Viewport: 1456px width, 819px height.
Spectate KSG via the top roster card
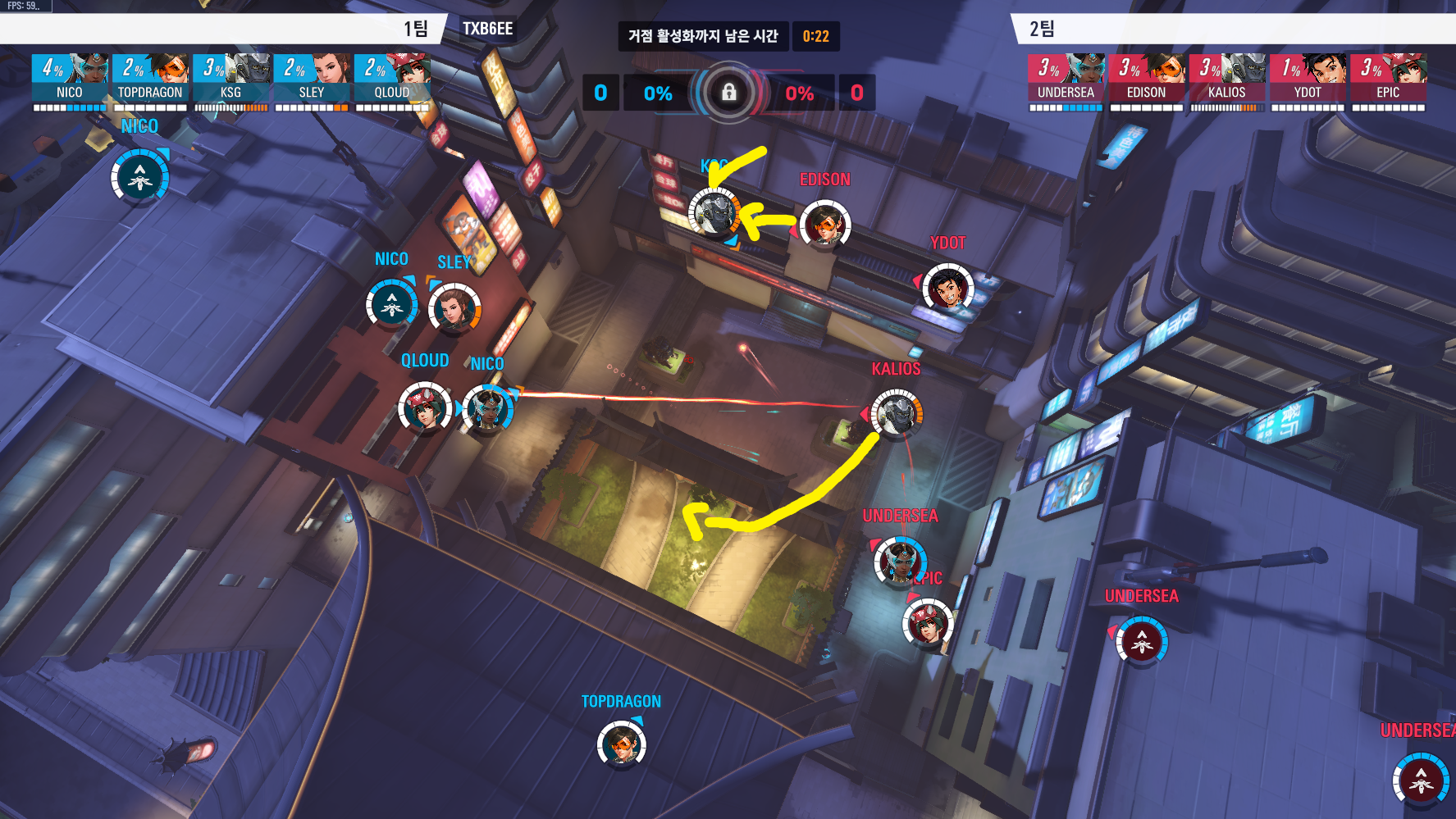230,80
